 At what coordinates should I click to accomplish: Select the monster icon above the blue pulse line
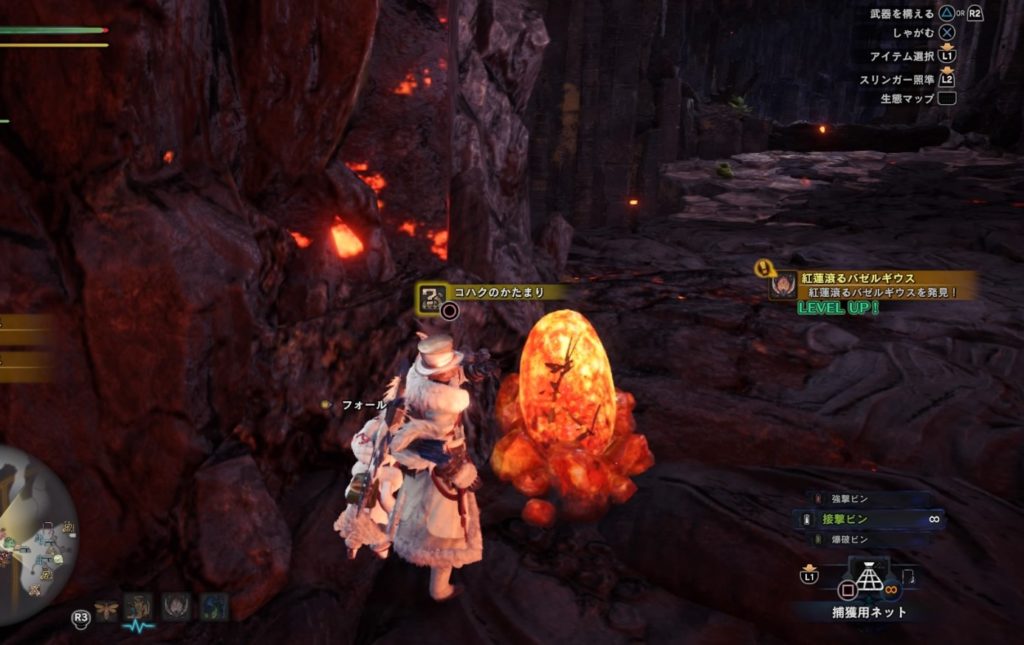138,606
